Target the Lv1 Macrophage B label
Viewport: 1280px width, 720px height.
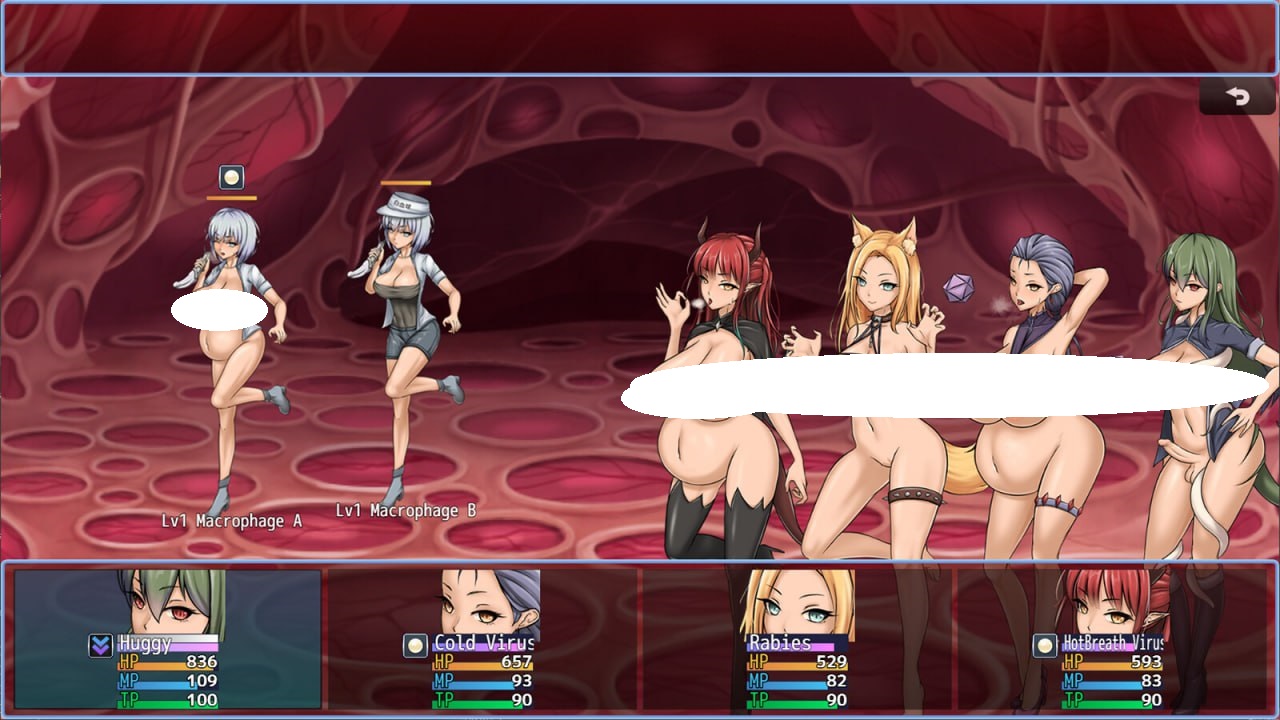point(405,511)
